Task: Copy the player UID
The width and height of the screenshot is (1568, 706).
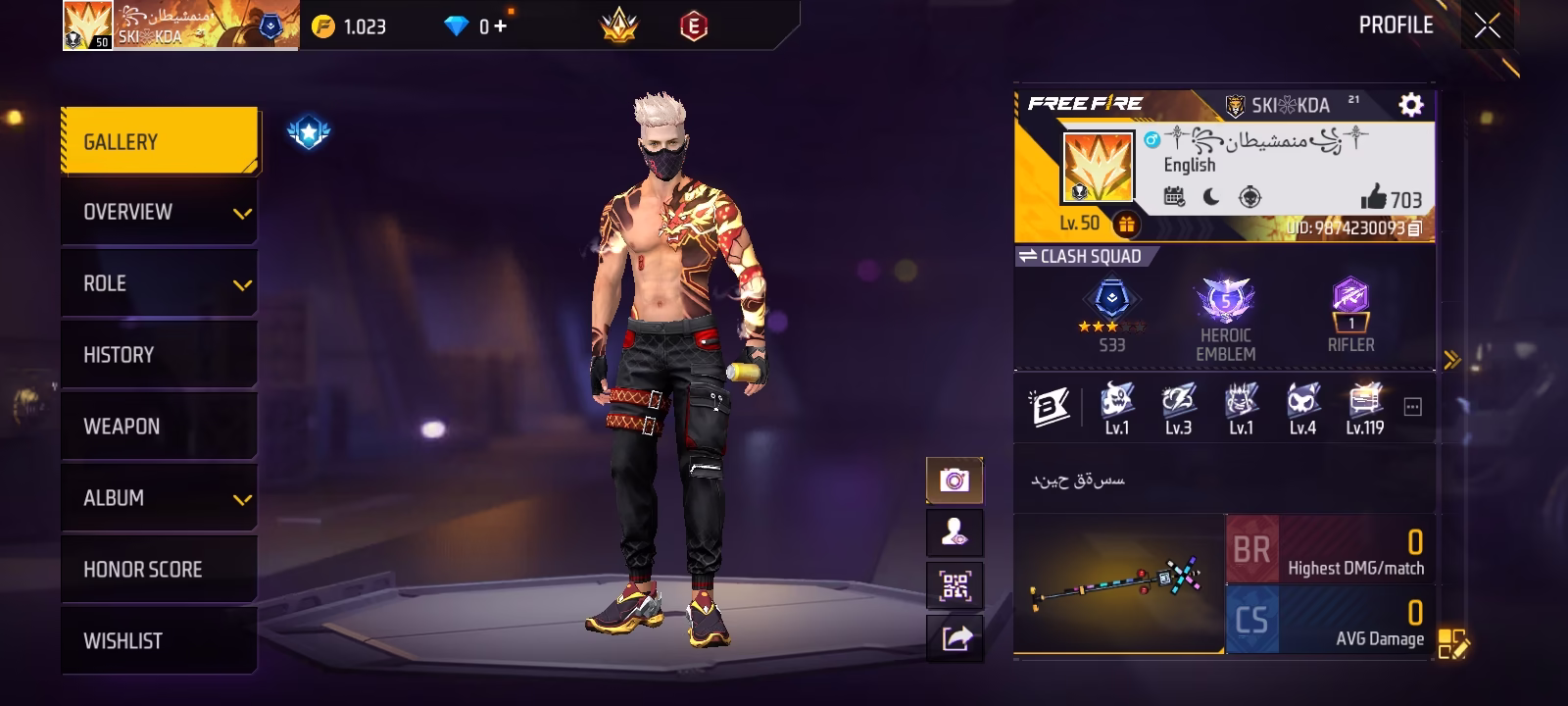Action: coord(1414,228)
